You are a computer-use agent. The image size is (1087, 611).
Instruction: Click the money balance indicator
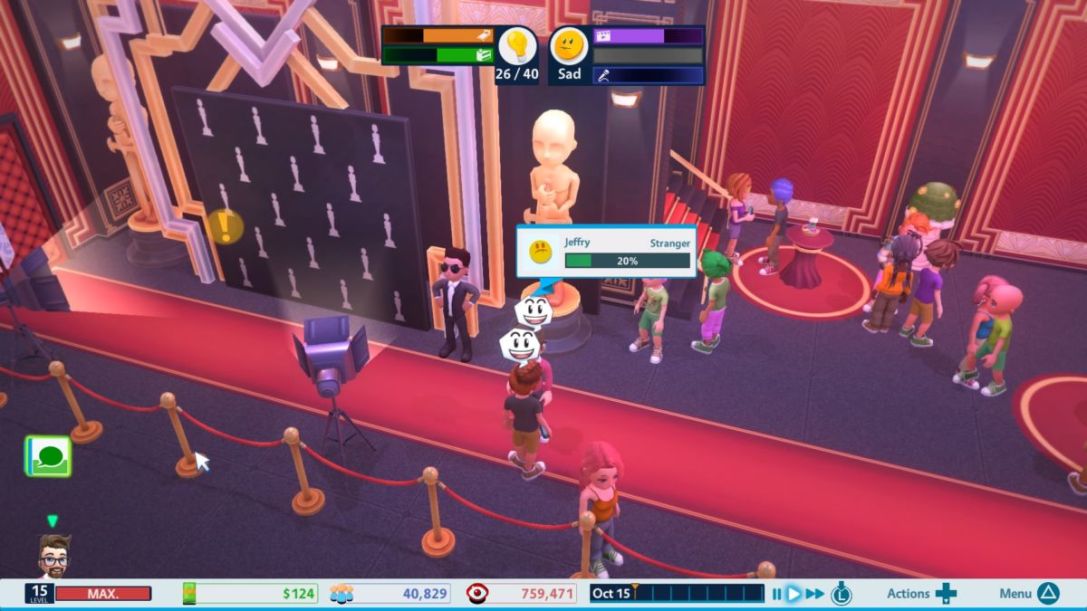(x=252, y=594)
